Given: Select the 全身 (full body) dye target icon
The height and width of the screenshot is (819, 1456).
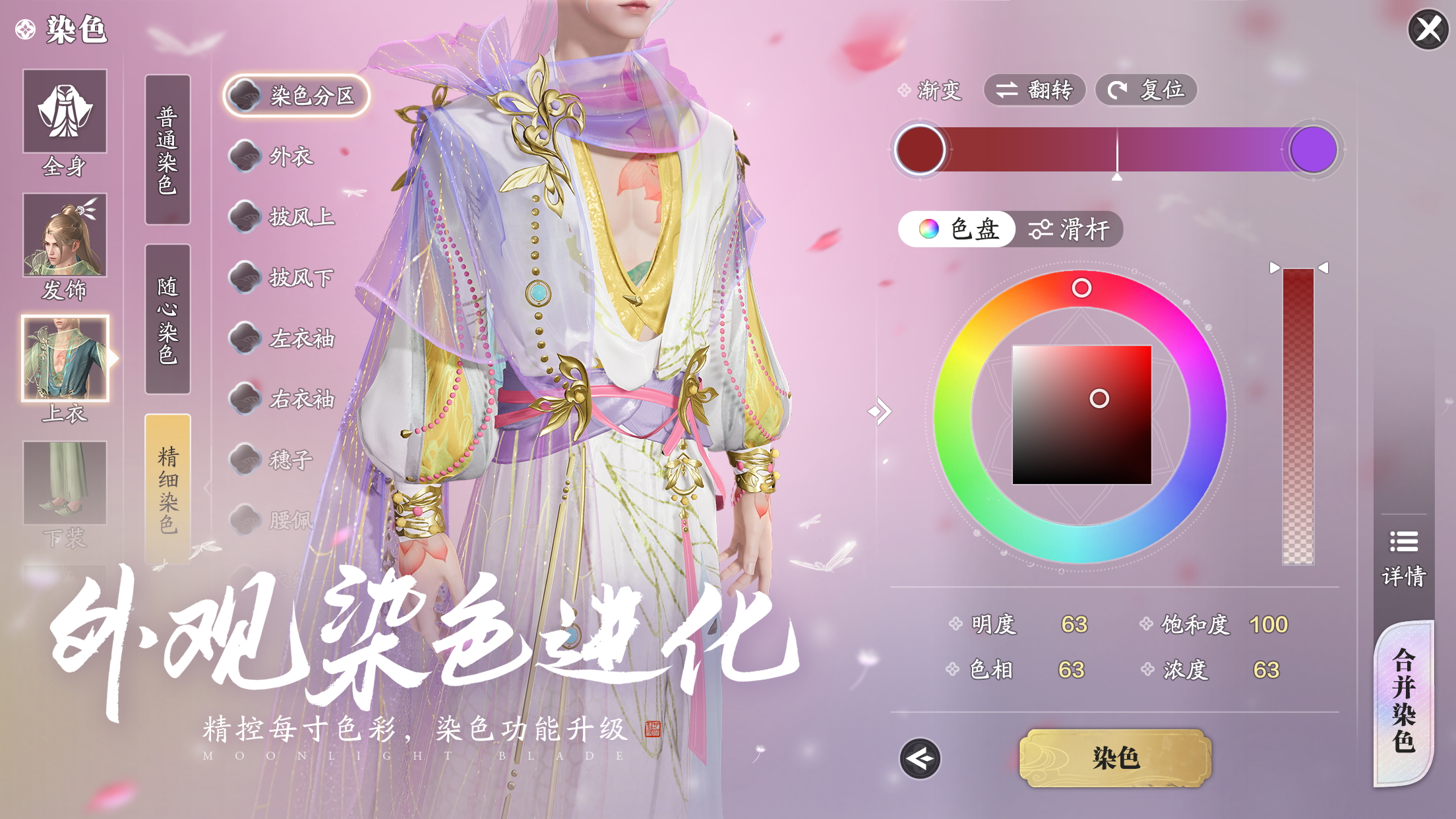Looking at the screenshot, I should tap(64, 112).
